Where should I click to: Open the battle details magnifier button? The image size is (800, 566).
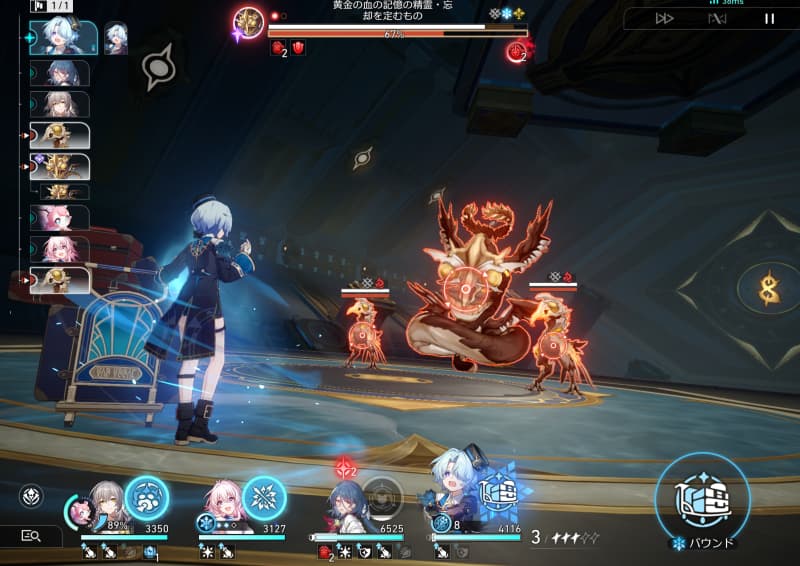[31, 536]
